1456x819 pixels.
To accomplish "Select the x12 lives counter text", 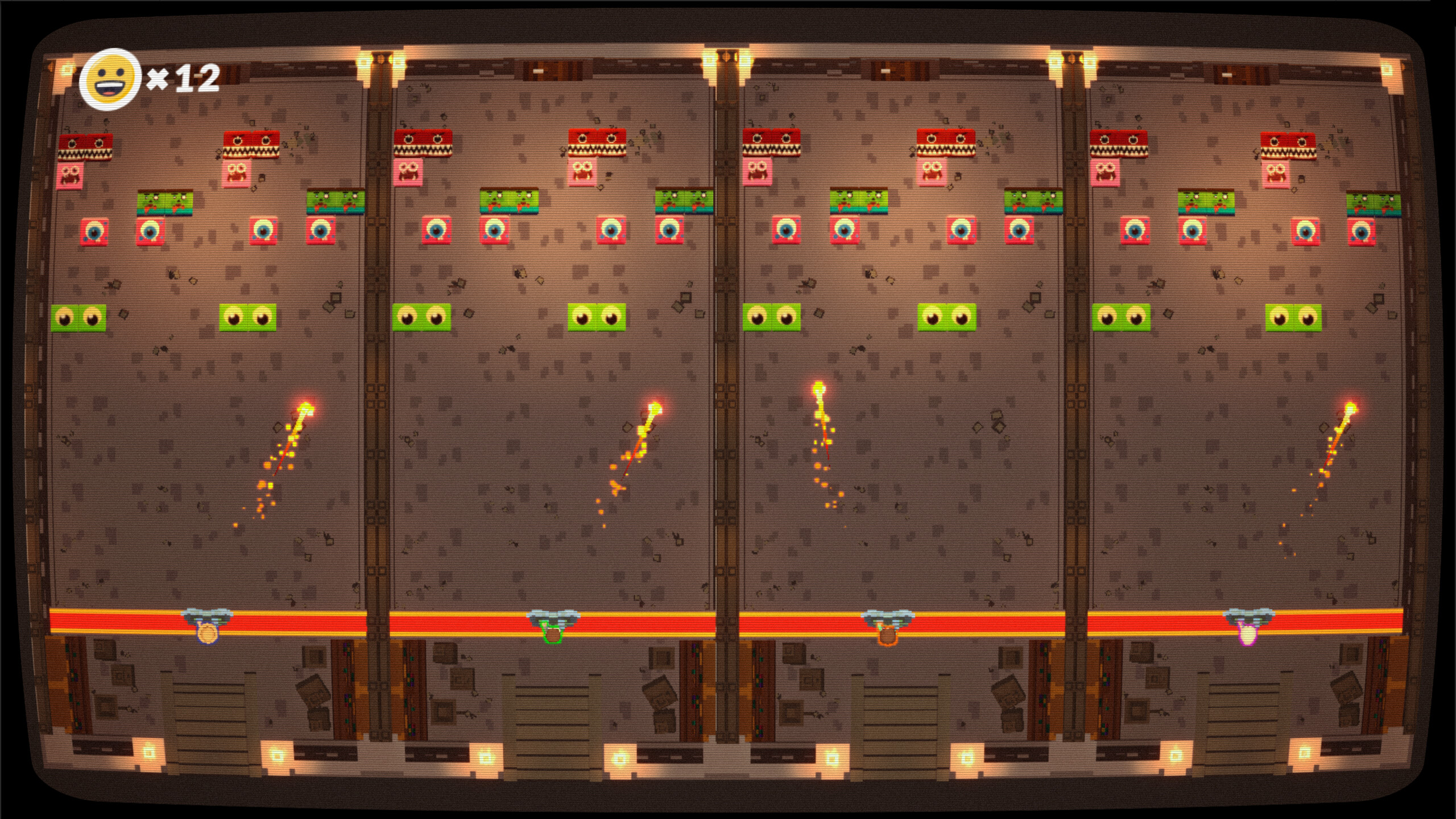I will click(x=183, y=80).
